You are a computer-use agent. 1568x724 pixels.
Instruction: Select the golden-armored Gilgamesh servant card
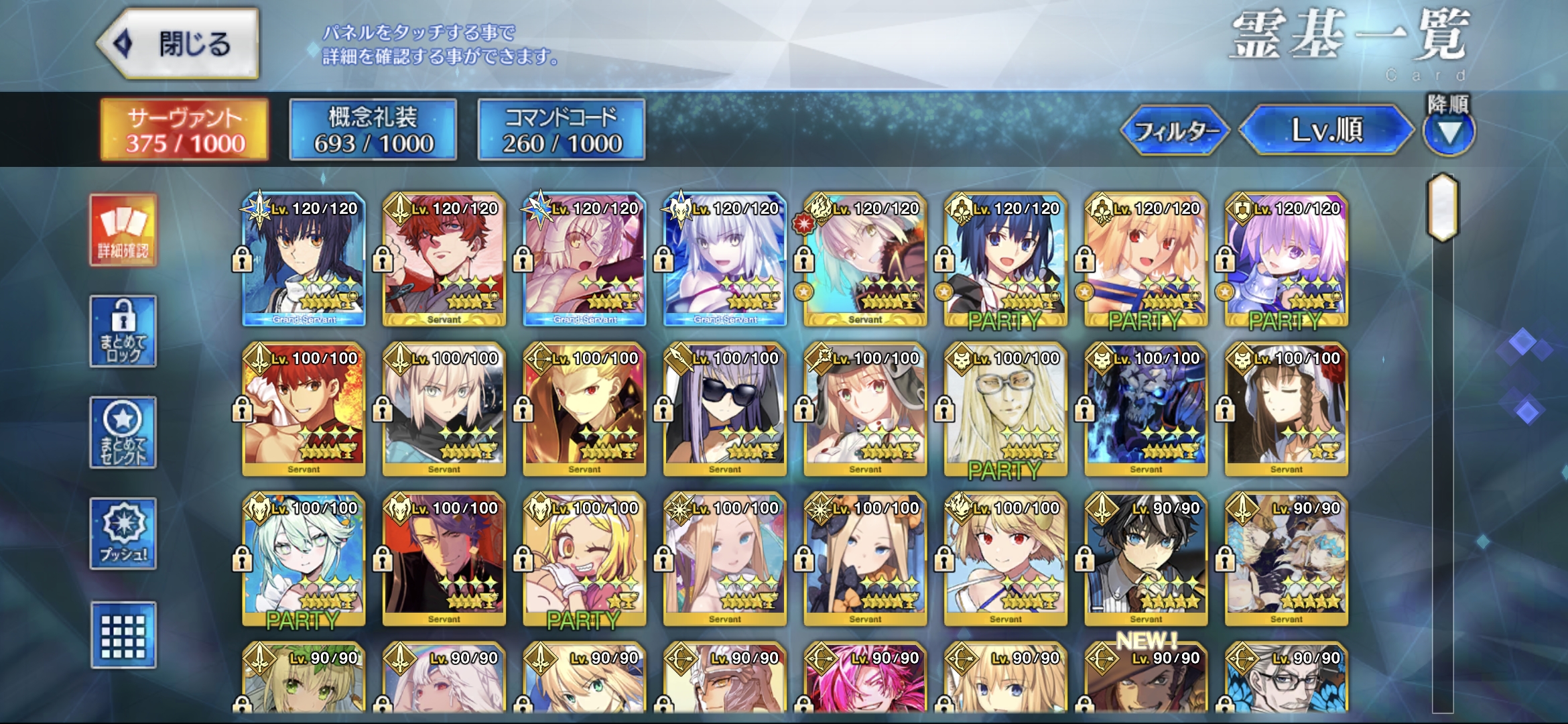tap(584, 410)
